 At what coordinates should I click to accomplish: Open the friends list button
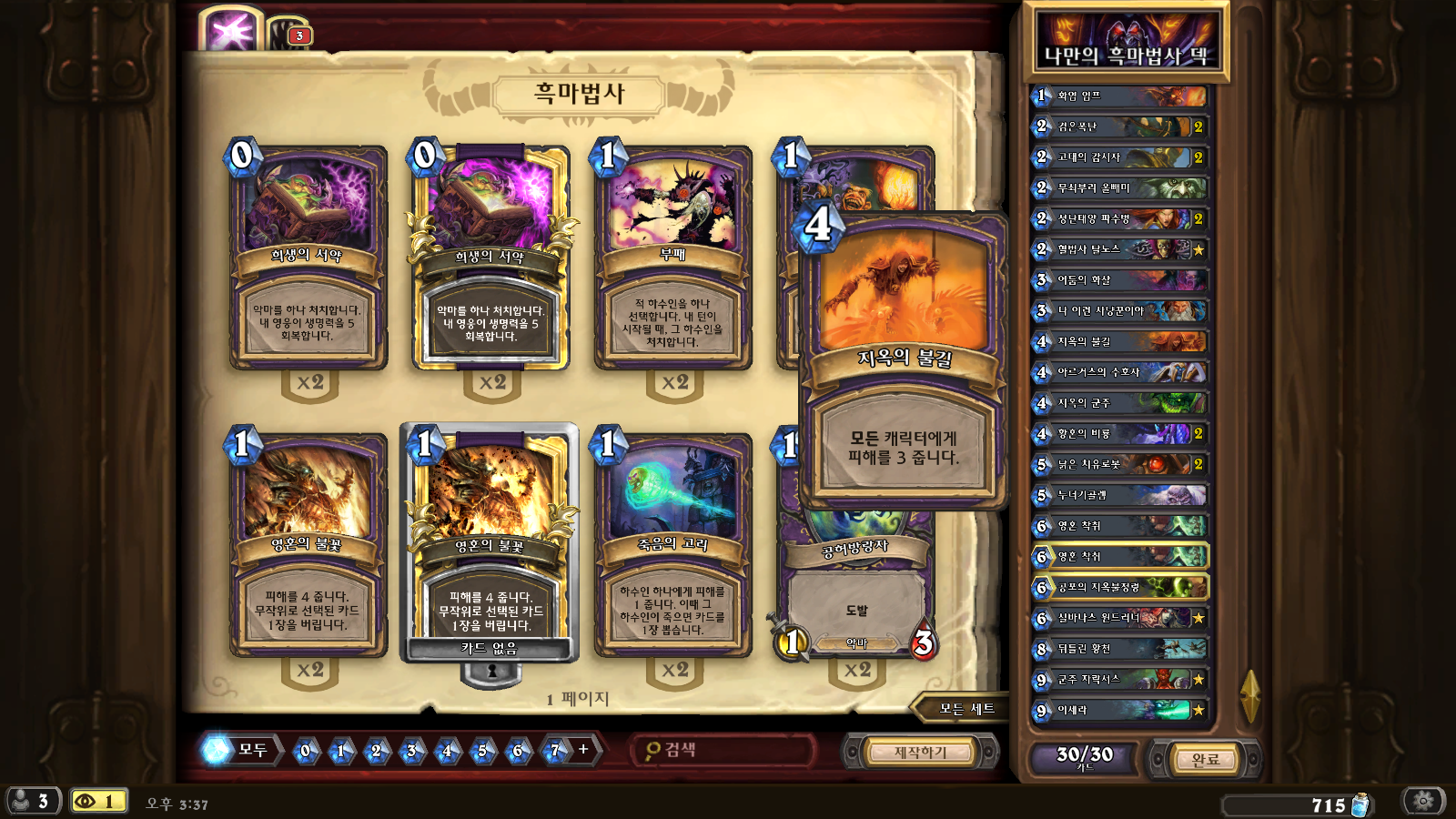(x=32, y=801)
